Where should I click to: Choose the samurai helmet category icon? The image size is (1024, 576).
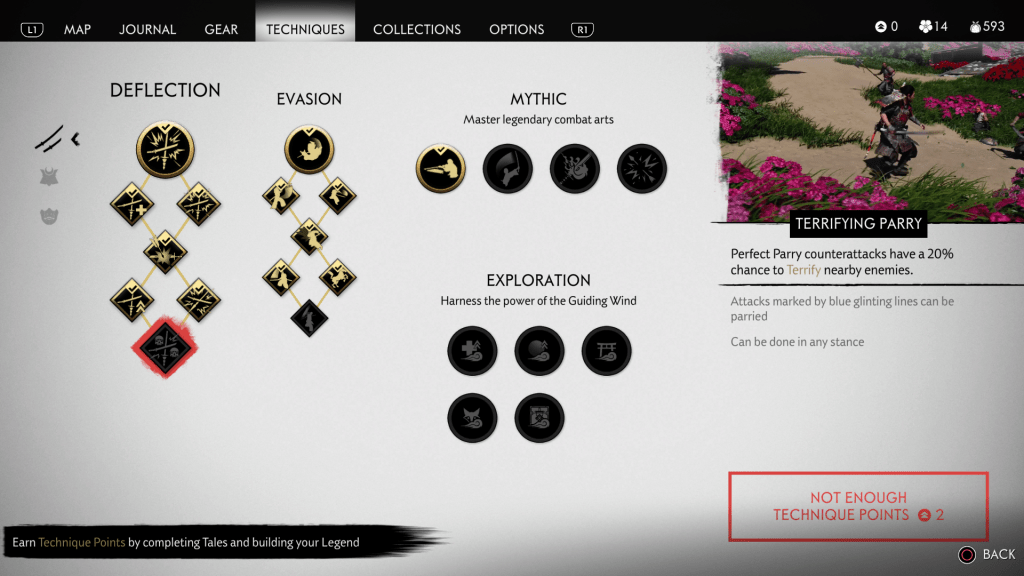click(x=48, y=177)
